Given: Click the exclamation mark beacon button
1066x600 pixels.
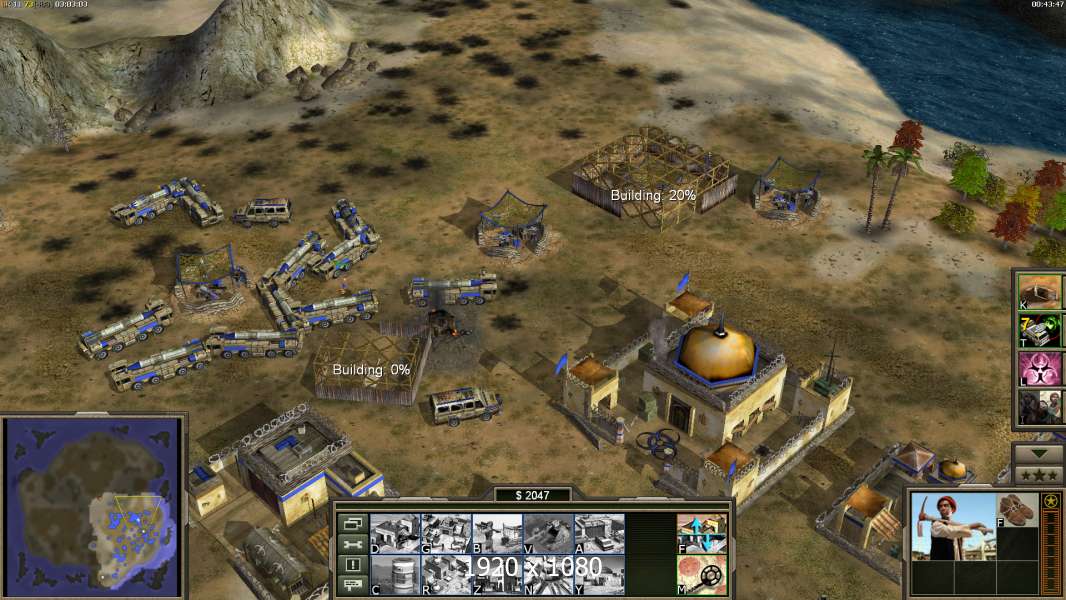Looking at the screenshot, I should click(x=352, y=565).
